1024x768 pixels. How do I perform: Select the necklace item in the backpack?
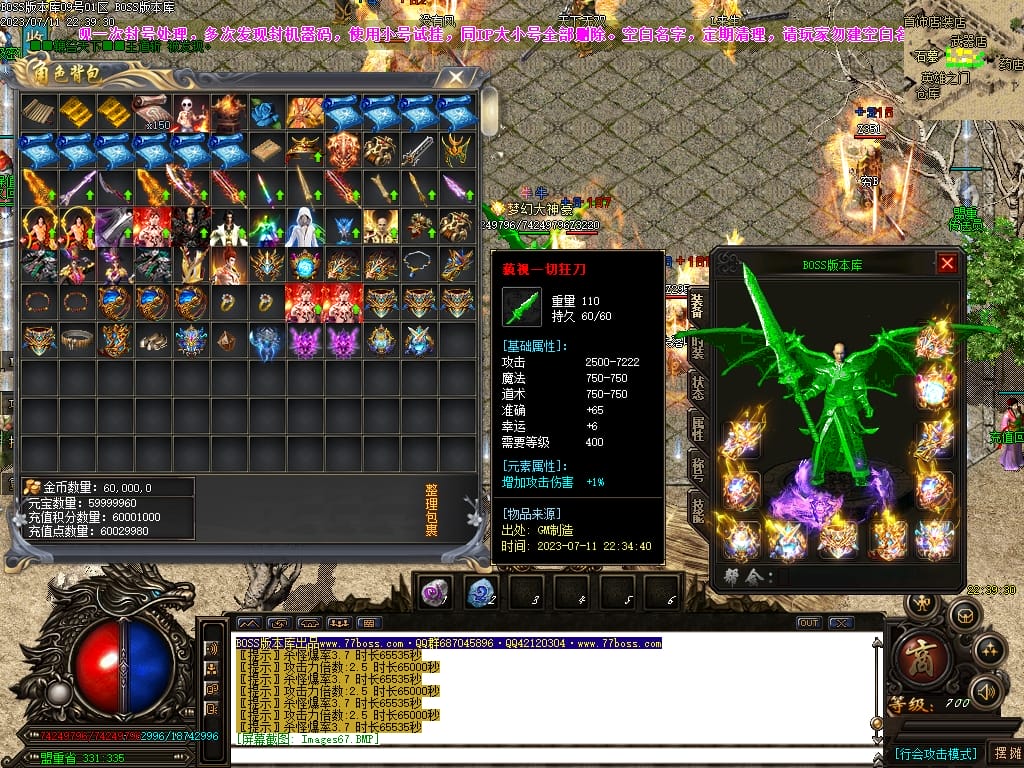pyautogui.click(x=418, y=265)
